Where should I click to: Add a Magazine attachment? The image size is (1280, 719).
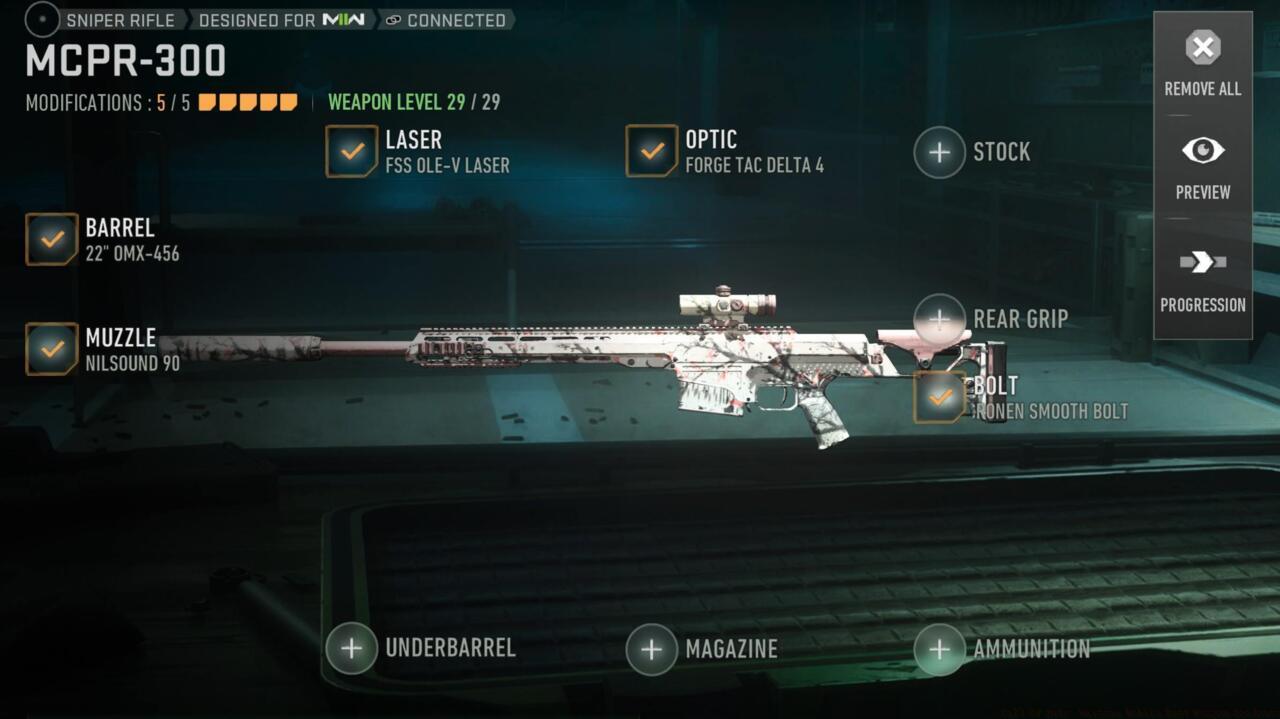click(x=652, y=649)
